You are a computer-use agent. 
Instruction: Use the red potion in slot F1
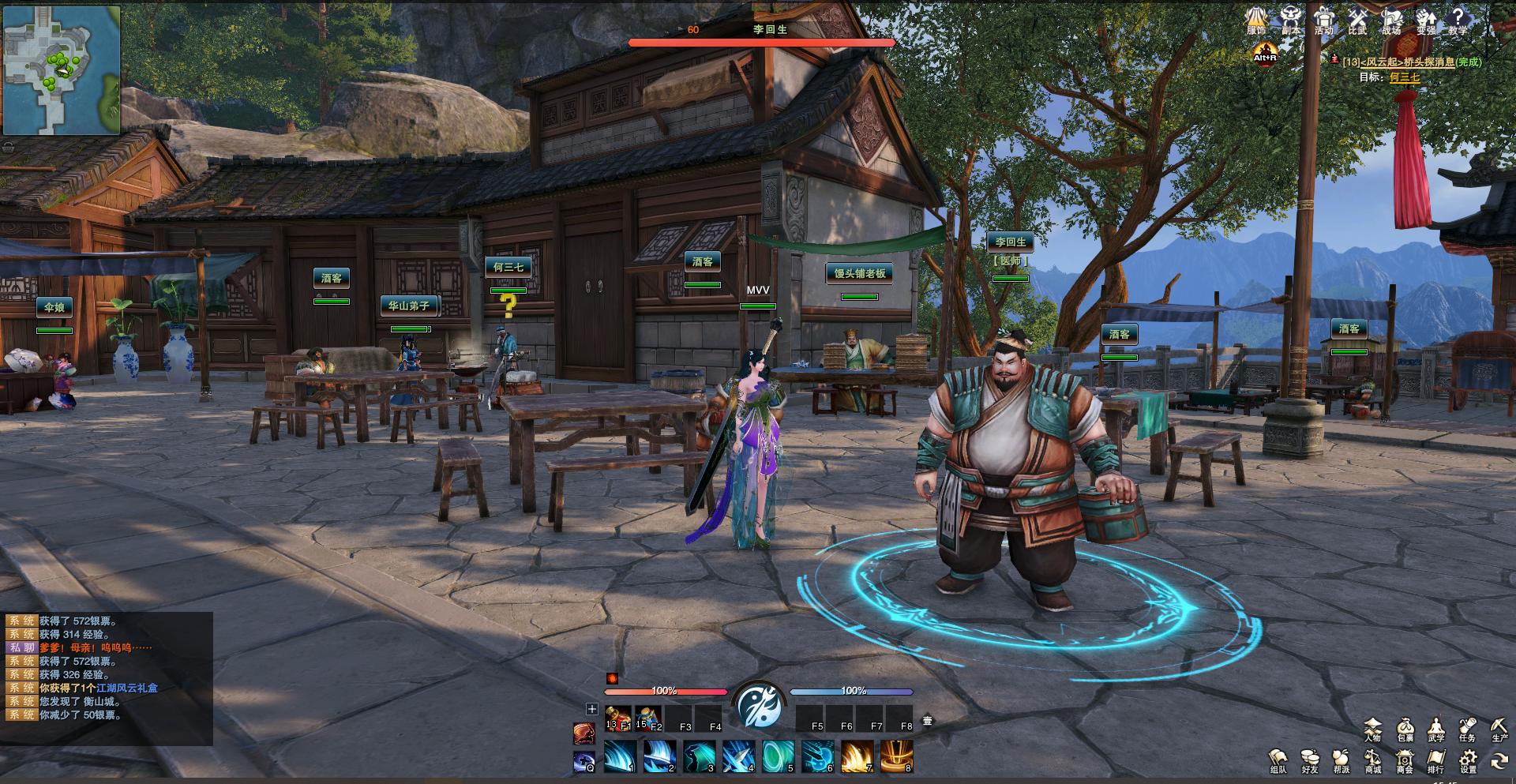pos(618,718)
